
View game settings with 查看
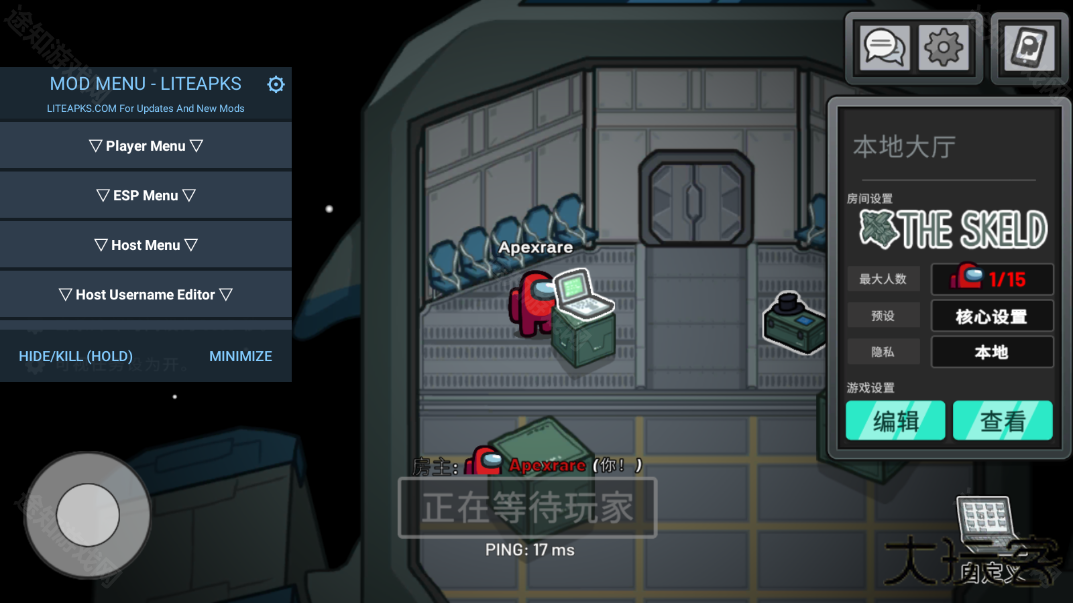point(1002,421)
